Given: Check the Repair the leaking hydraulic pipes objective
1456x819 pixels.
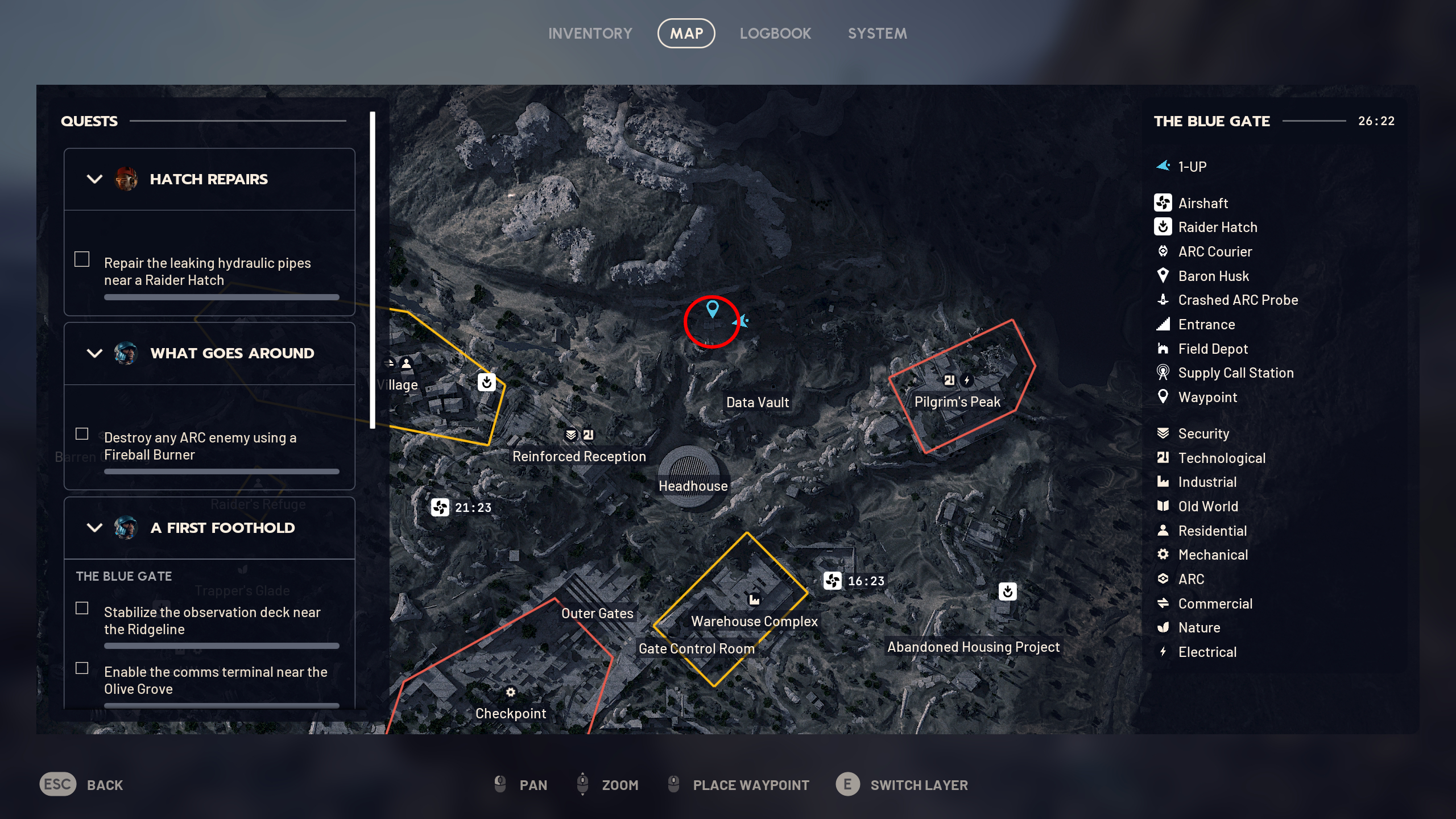Looking at the screenshot, I should click(81, 259).
